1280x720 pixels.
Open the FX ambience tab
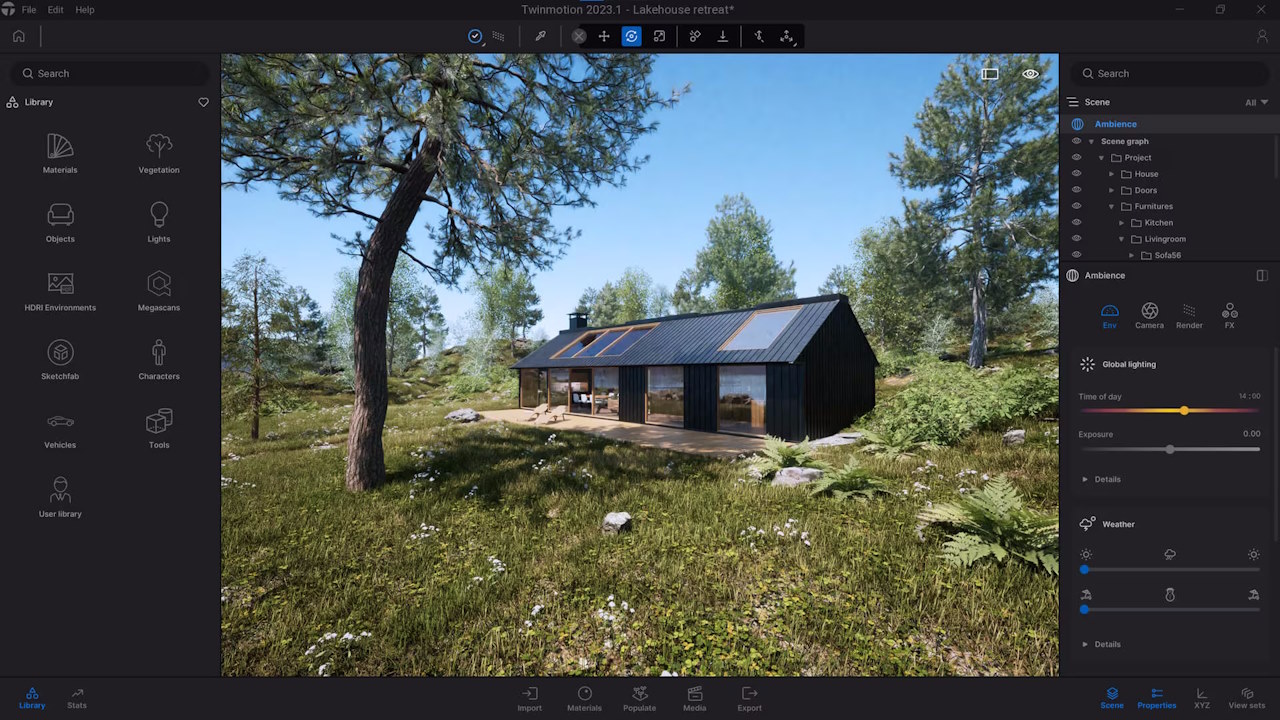(x=1229, y=316)
